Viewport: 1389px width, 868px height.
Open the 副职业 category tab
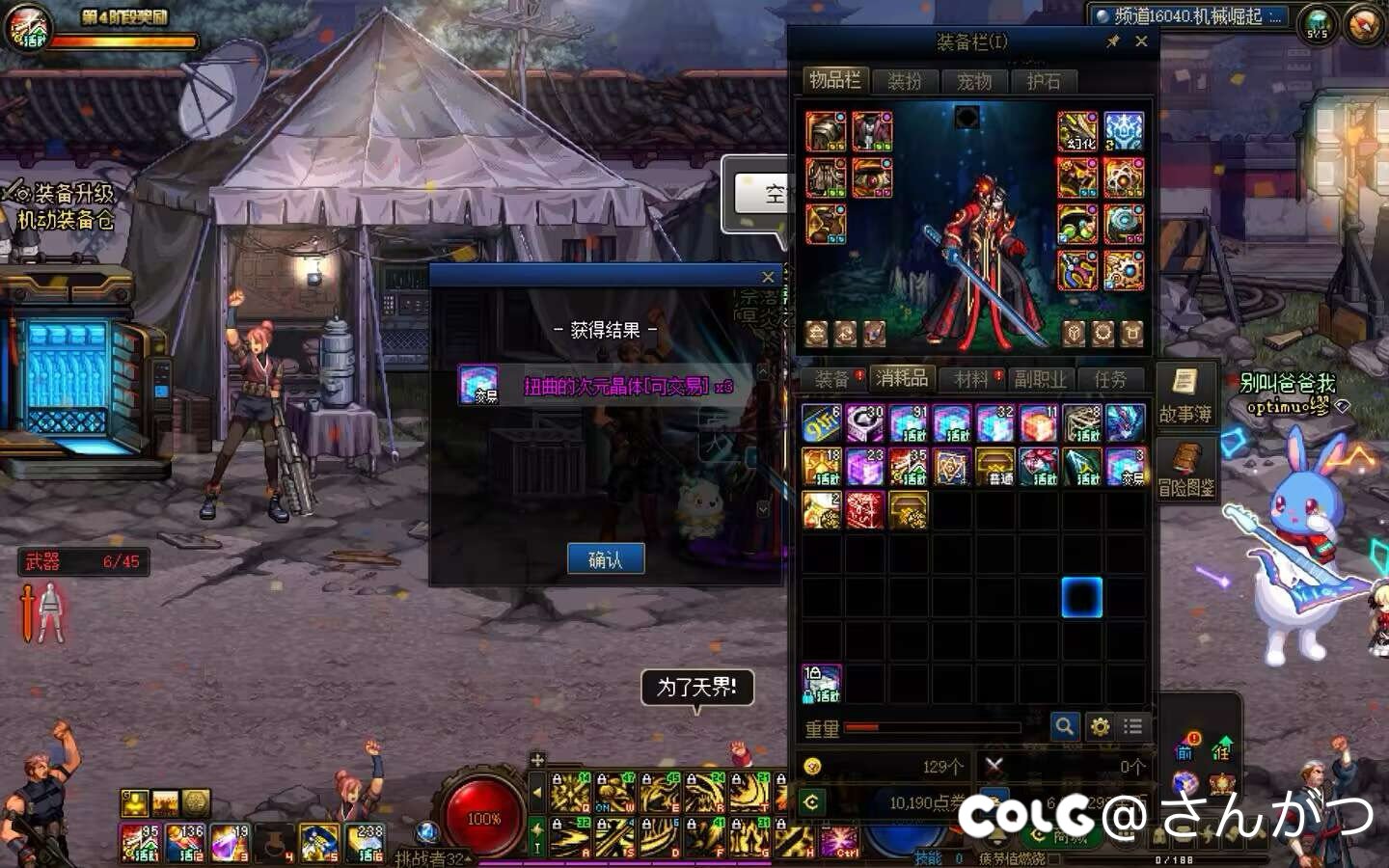coord(1040,379)
